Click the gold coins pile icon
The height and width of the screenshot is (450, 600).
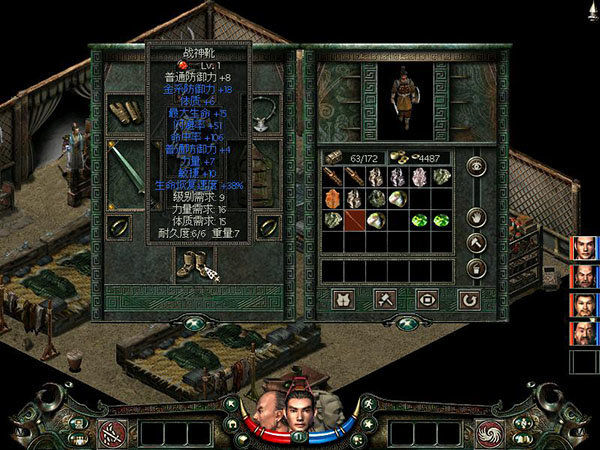(398, 156)
